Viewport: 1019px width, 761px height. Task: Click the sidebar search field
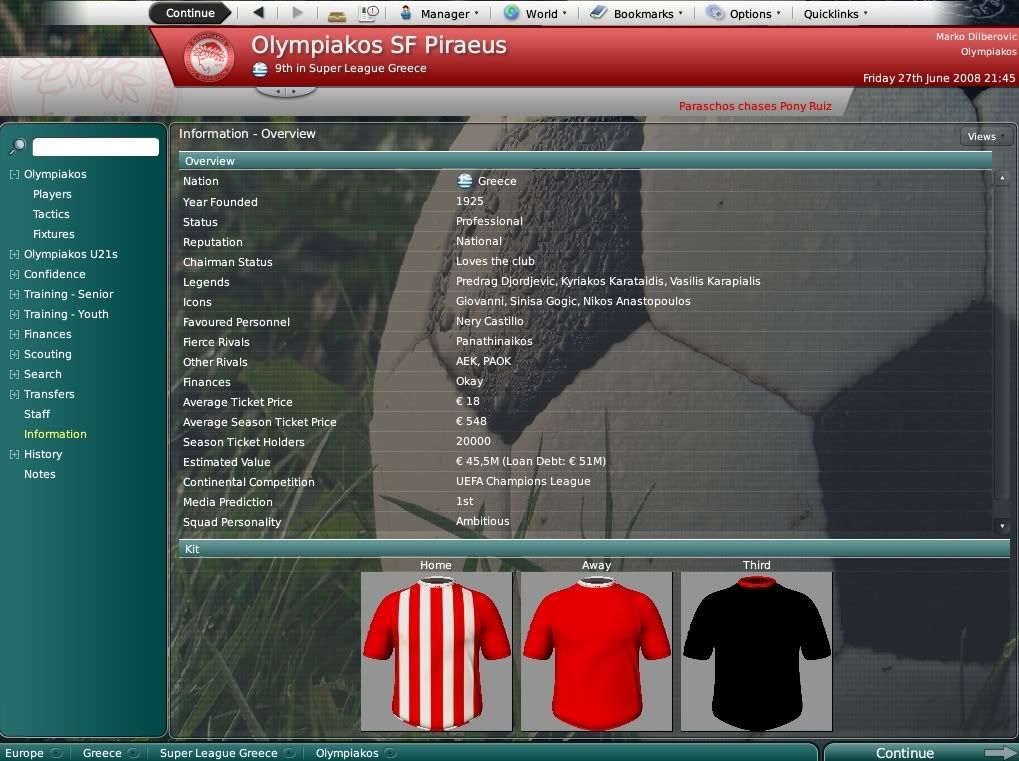[x=96, y=147]
